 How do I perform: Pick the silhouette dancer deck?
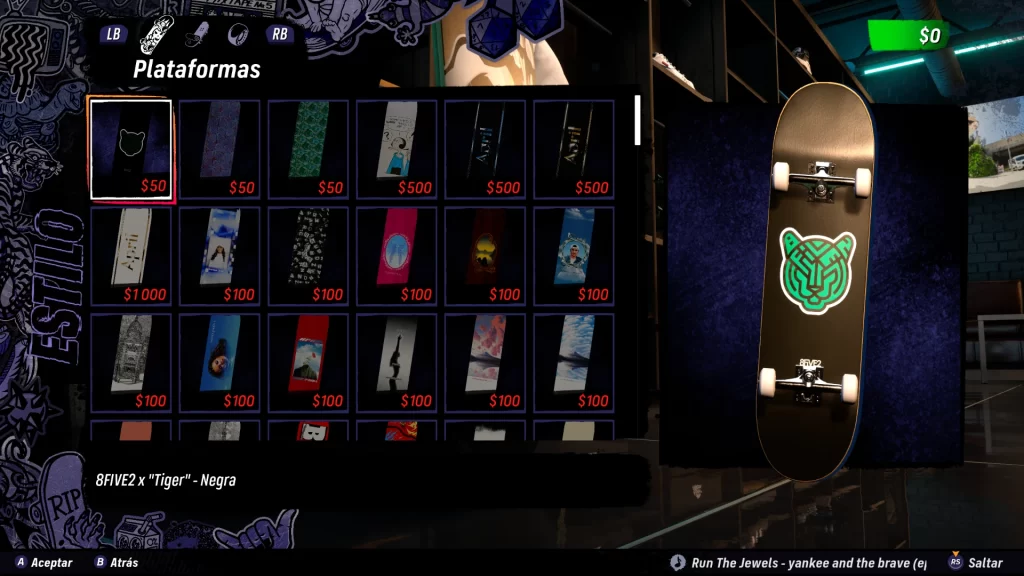click(x=397, y=362)
